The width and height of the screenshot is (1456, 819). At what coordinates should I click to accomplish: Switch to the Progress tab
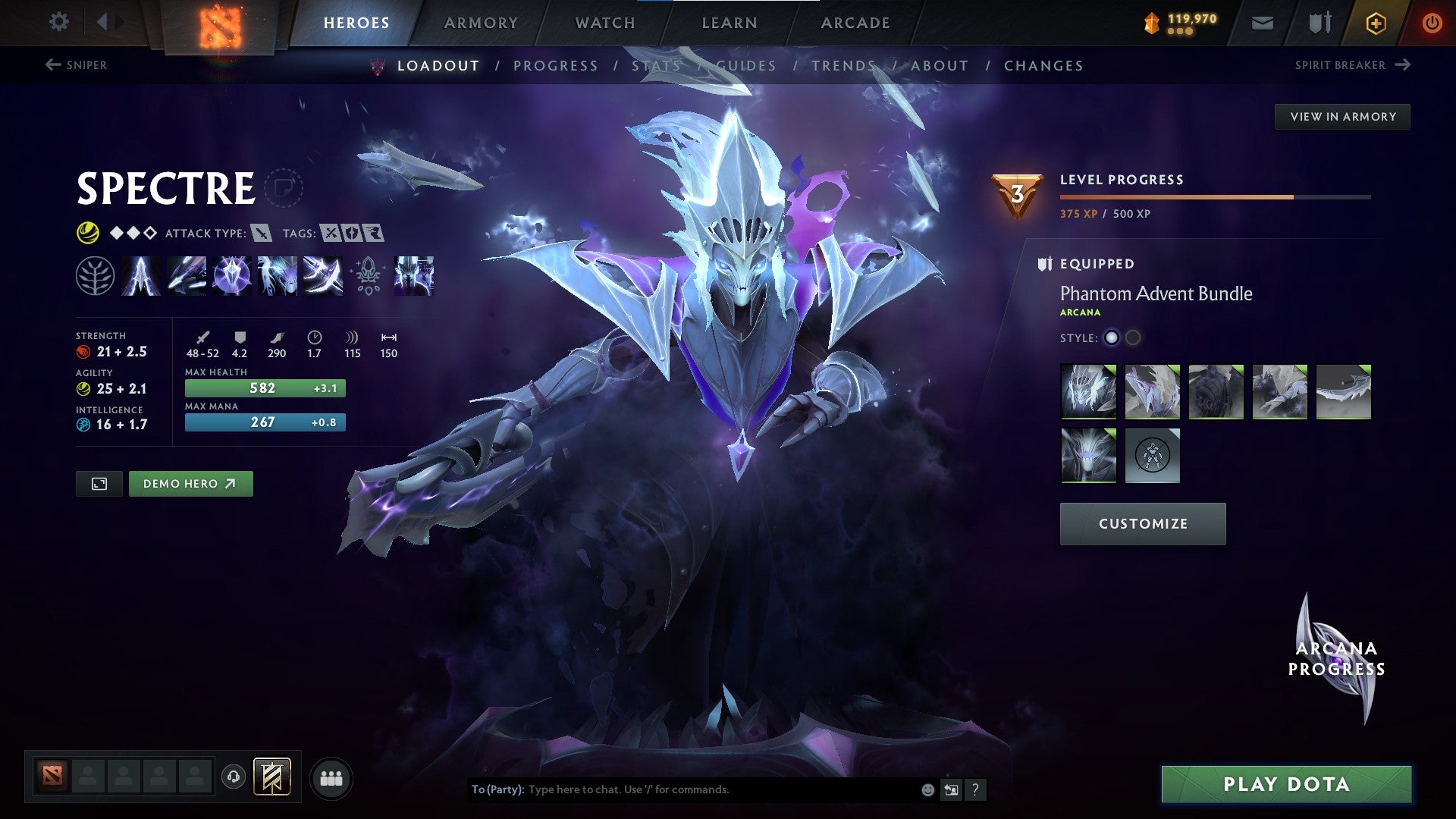[x=555, y=66]
